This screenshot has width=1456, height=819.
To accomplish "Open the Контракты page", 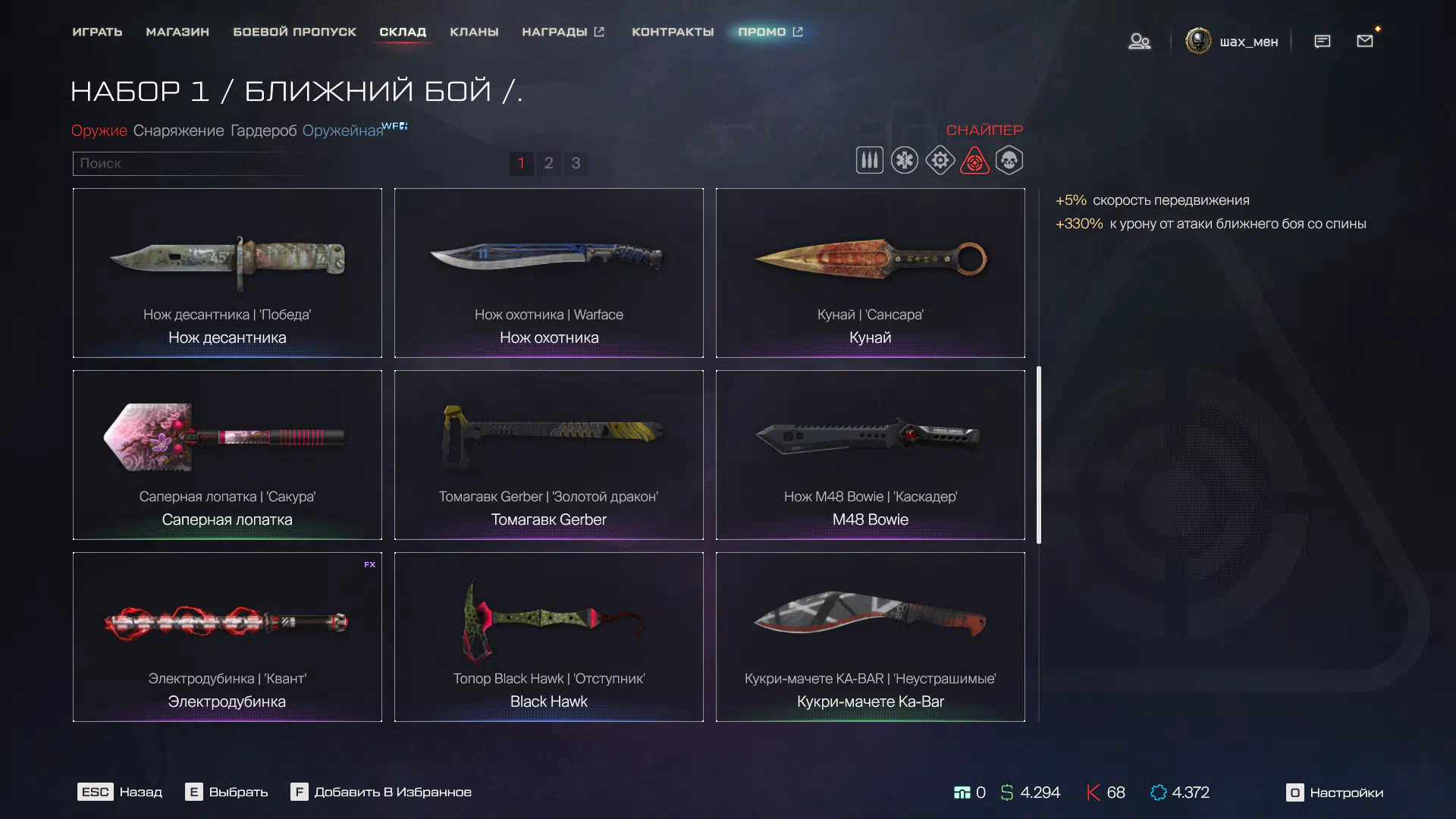I will pos(673,32).
